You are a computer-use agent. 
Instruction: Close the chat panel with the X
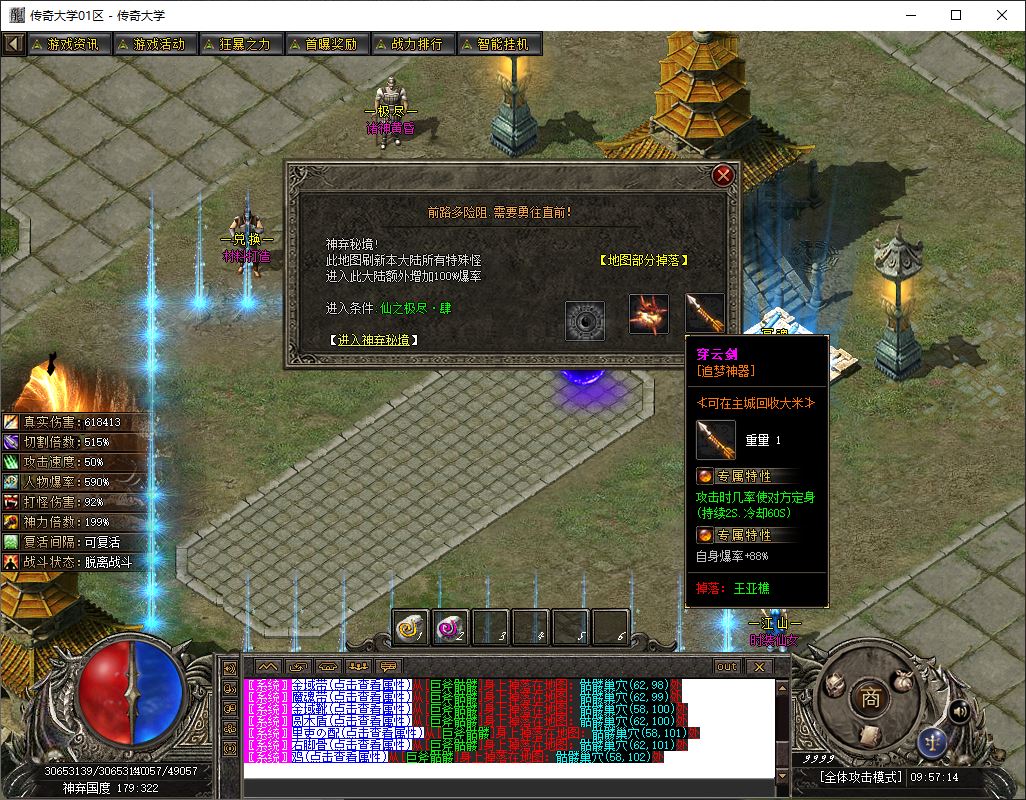click(759, 666)
